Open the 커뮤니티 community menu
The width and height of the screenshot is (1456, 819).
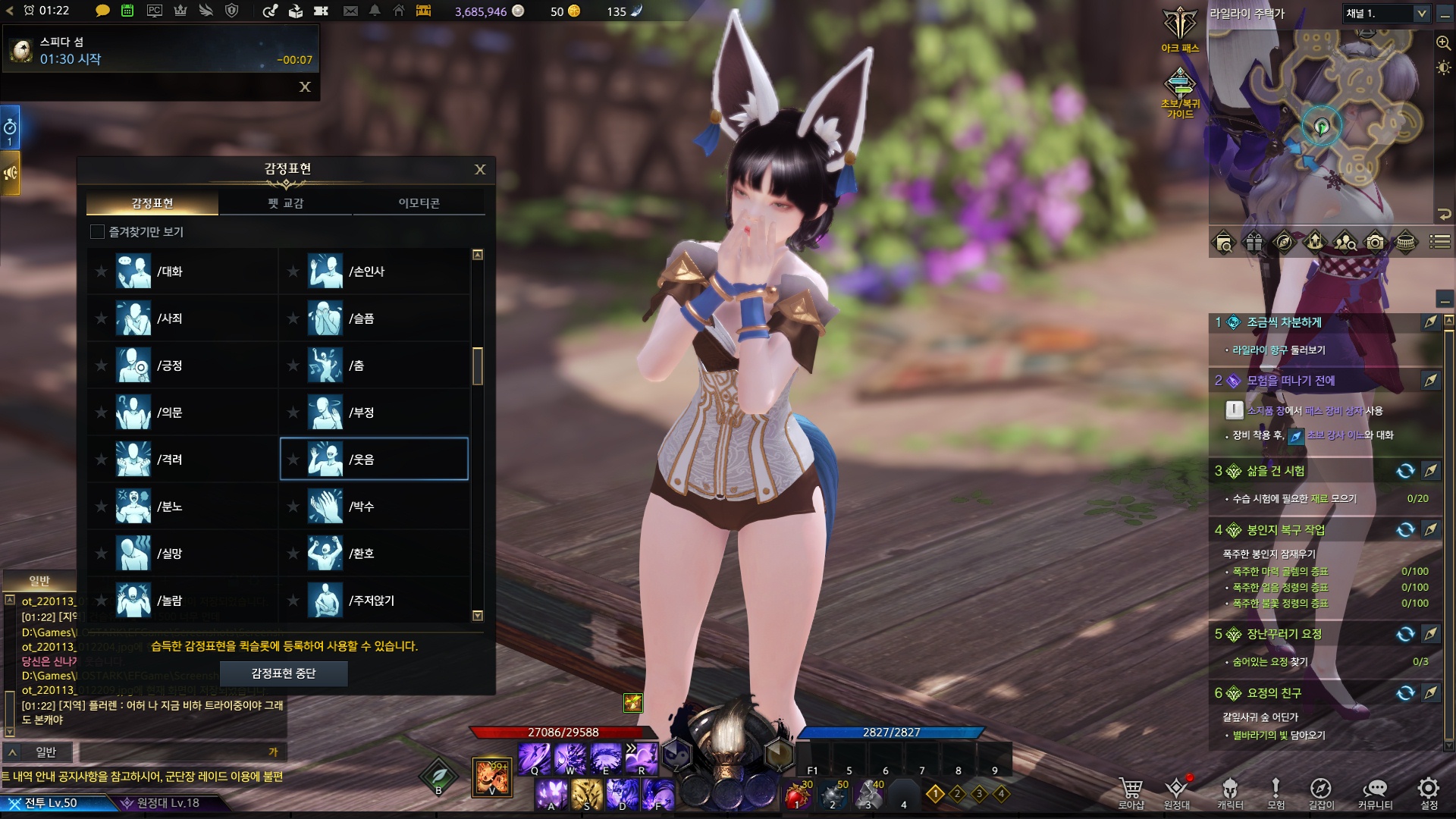1375,793
